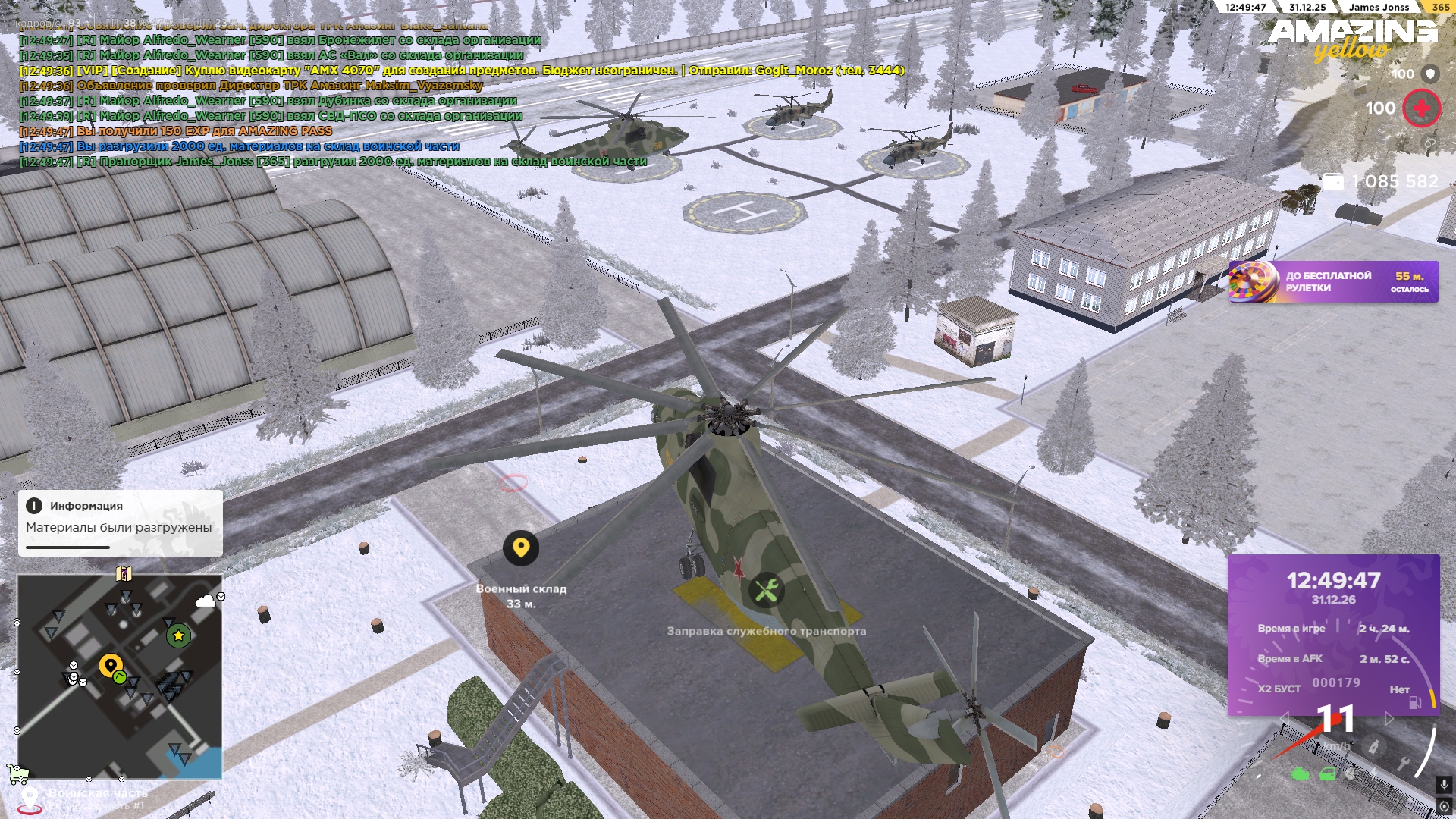Toggle the green car door lock icon
The width and height of the screenshot is (1456, 819).
(x=1327, y=774)
